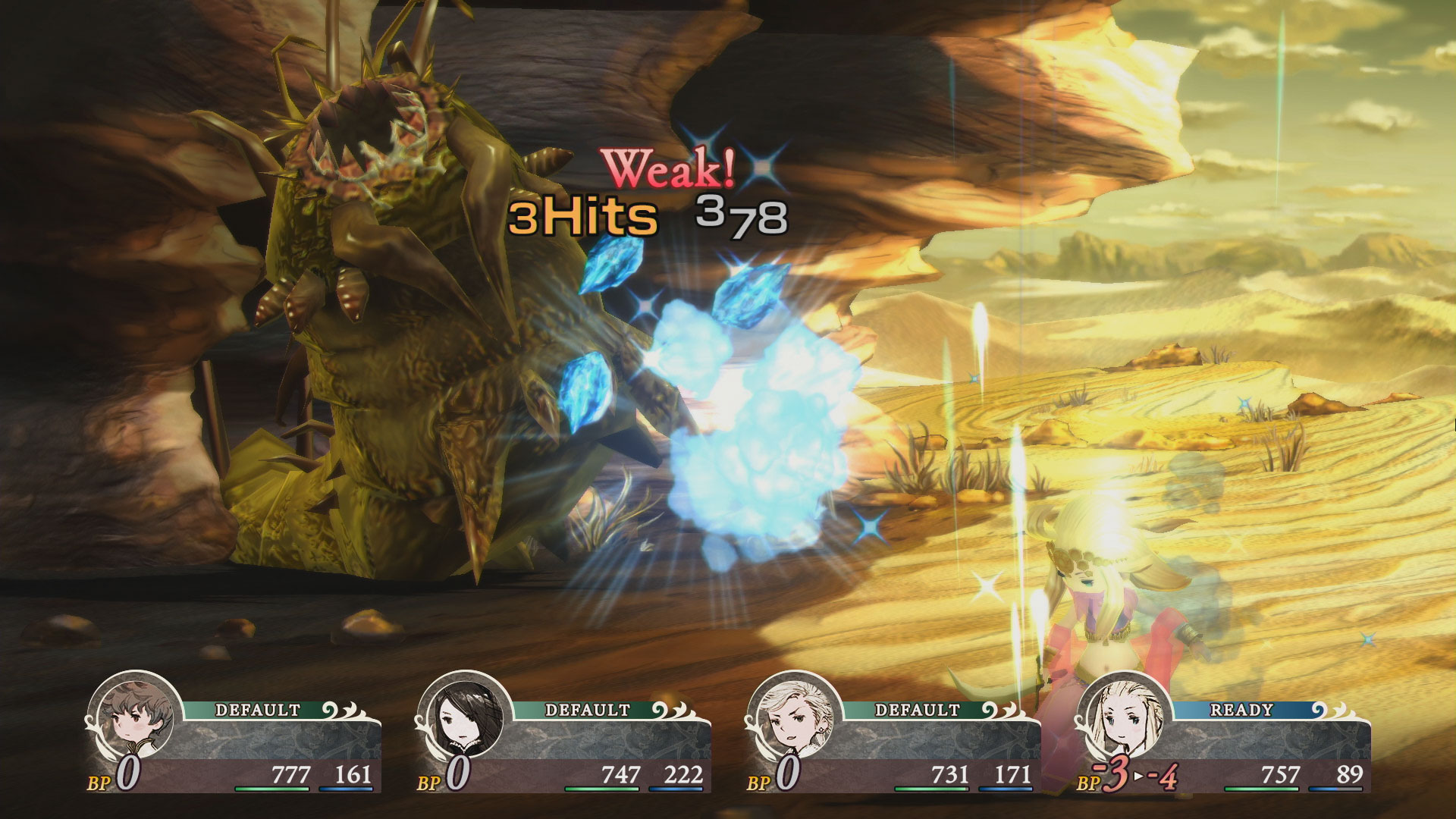Select the black-haired girl's party portrait
1456x819 pixels.
point(464,718)
